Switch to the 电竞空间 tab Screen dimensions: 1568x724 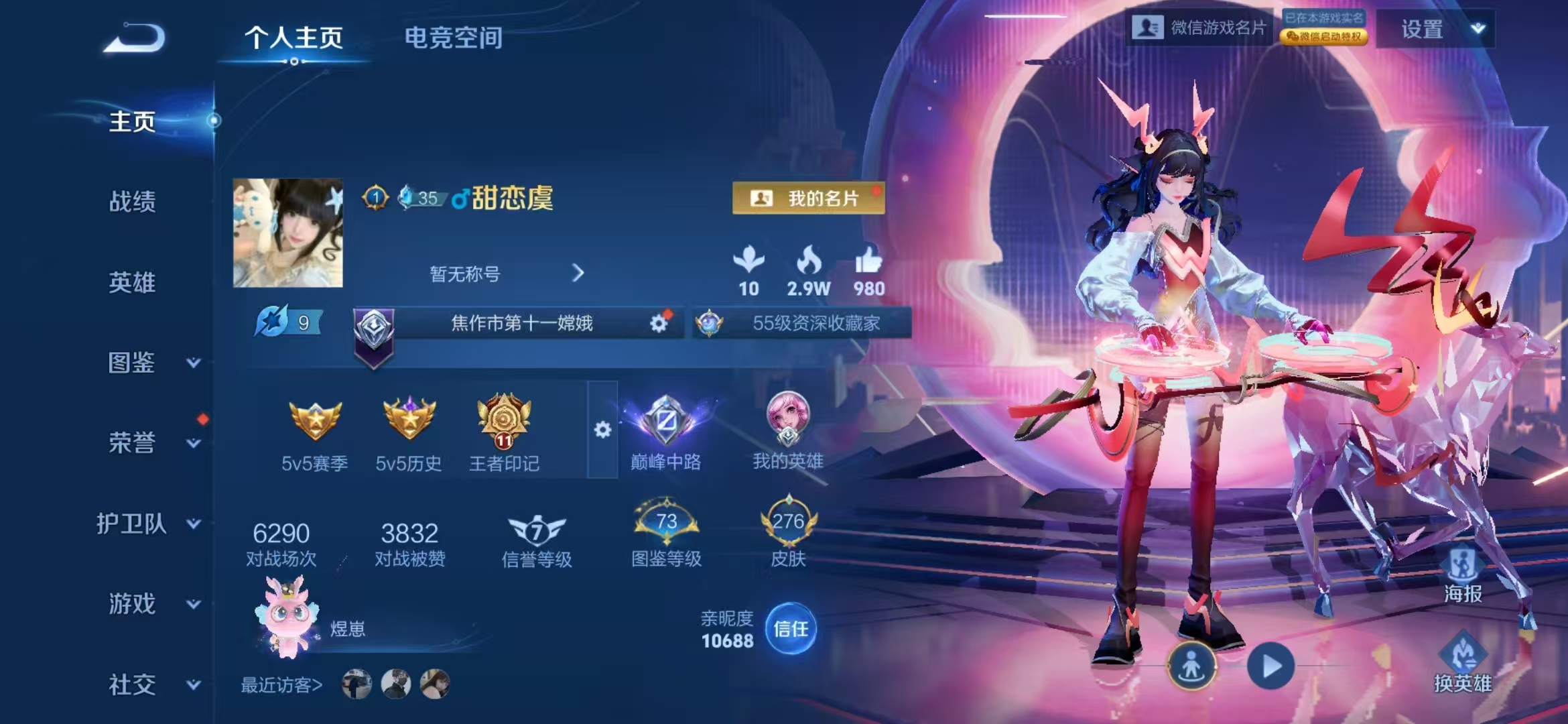coord(454,38)
